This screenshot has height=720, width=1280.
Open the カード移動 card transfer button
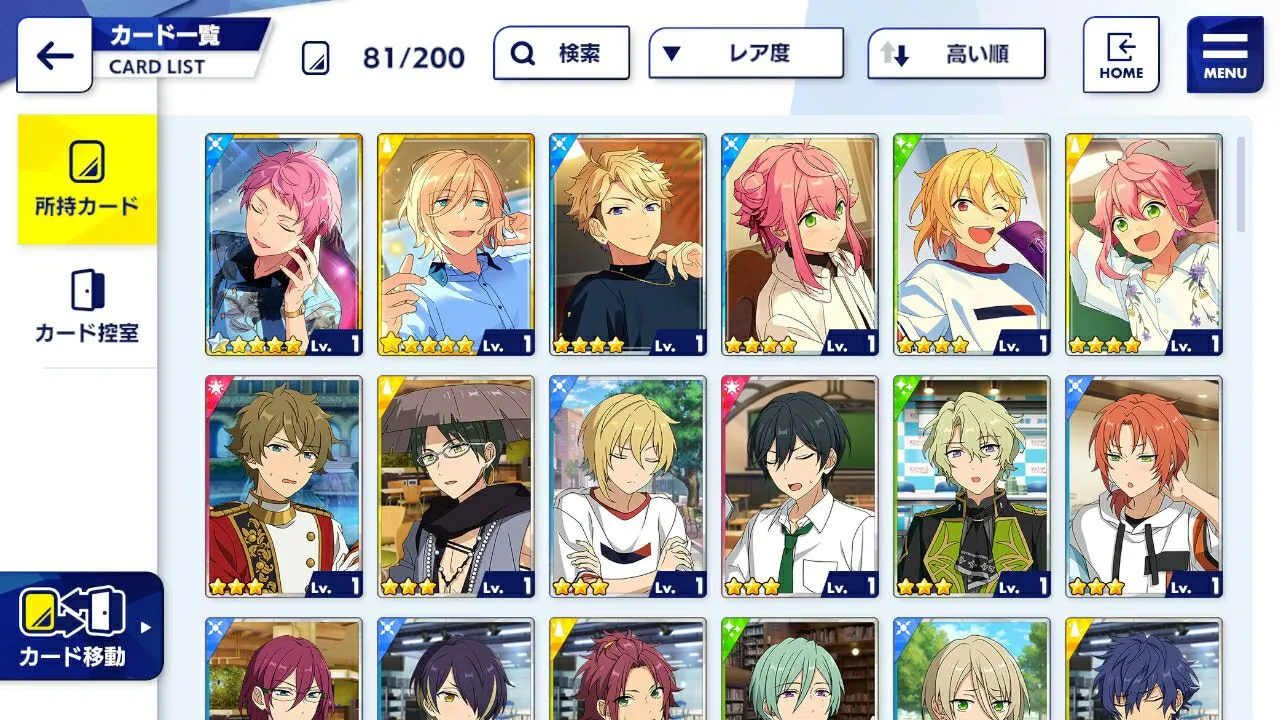[80, 626]
